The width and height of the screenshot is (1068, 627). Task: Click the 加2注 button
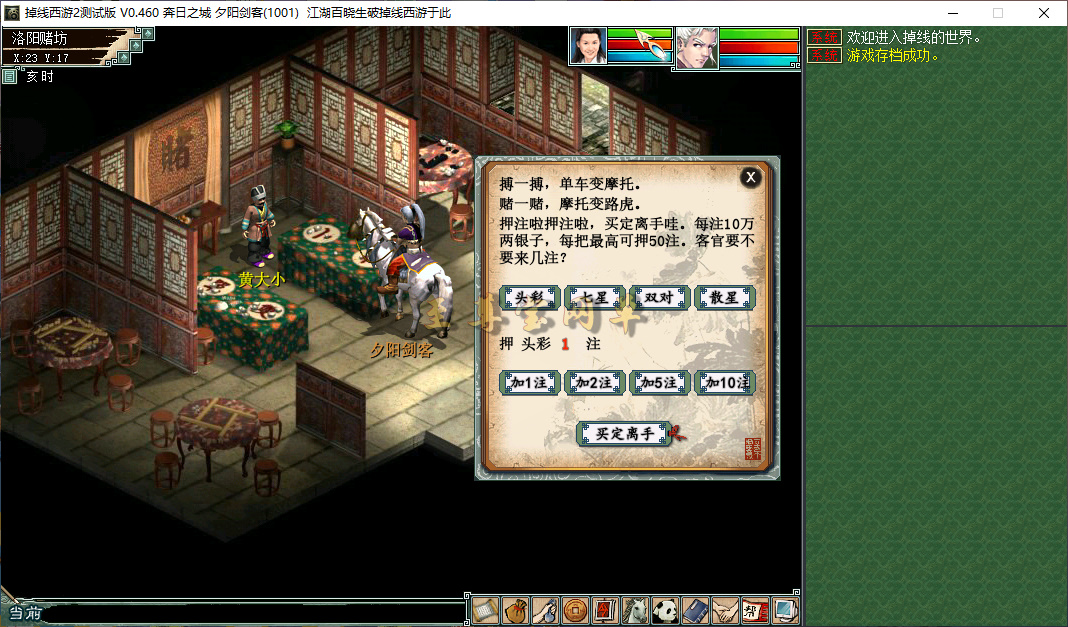point(594,383)
